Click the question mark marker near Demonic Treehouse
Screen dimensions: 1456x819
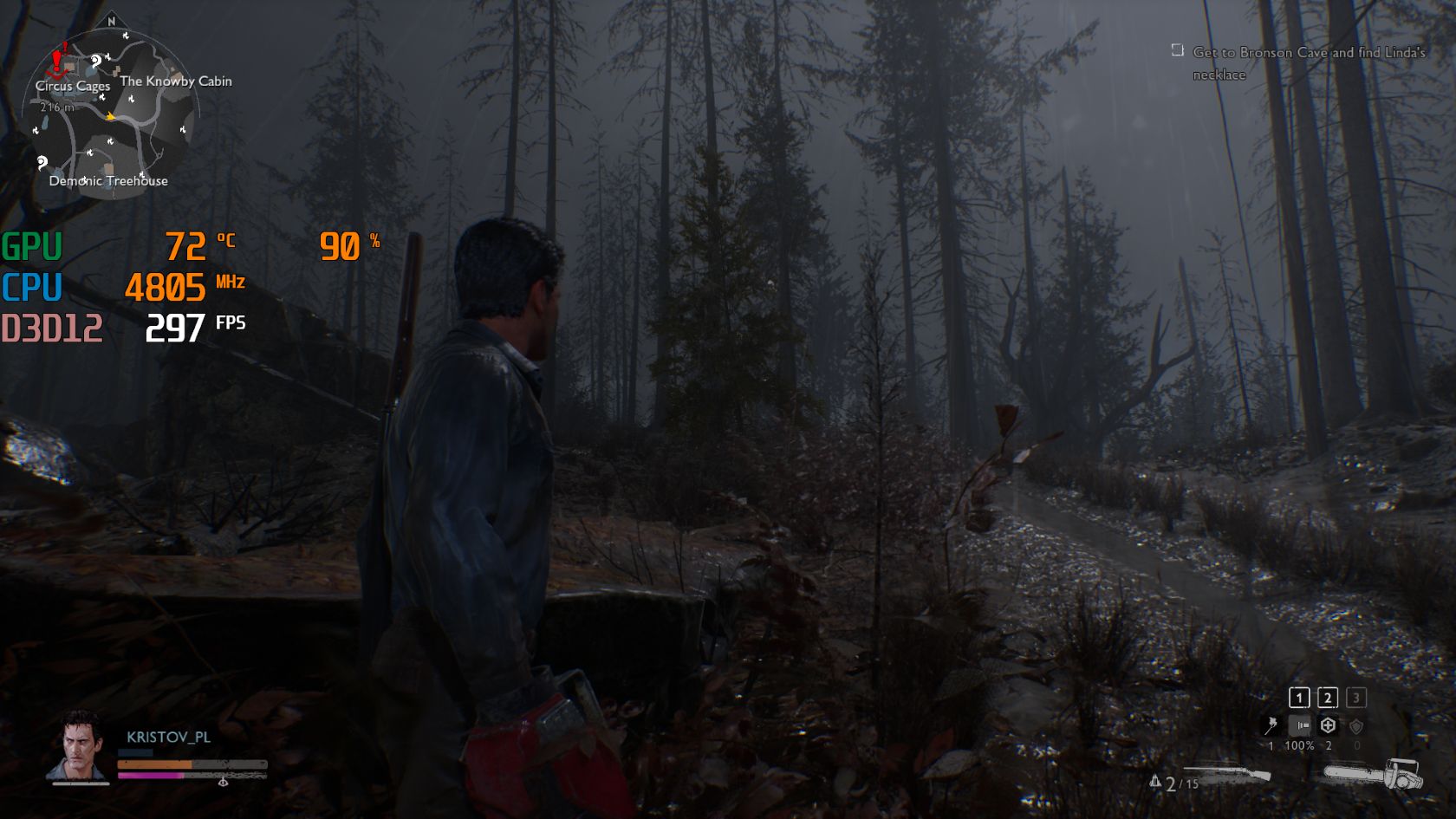[42, 163]
